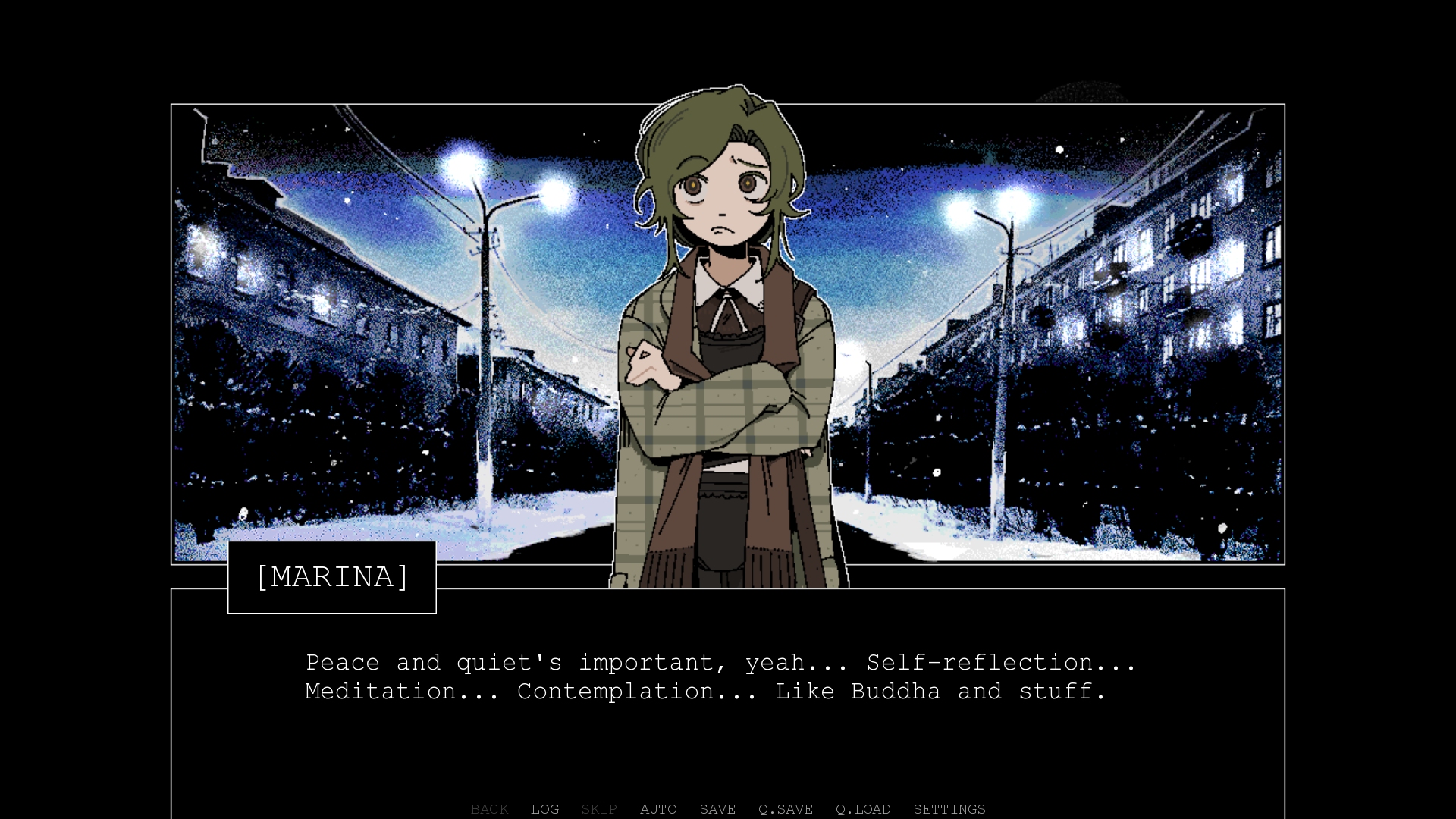This screenshot has height=819, width=1456.
Task: Activate SKIP in the quick menu
Action: point(599,809)
